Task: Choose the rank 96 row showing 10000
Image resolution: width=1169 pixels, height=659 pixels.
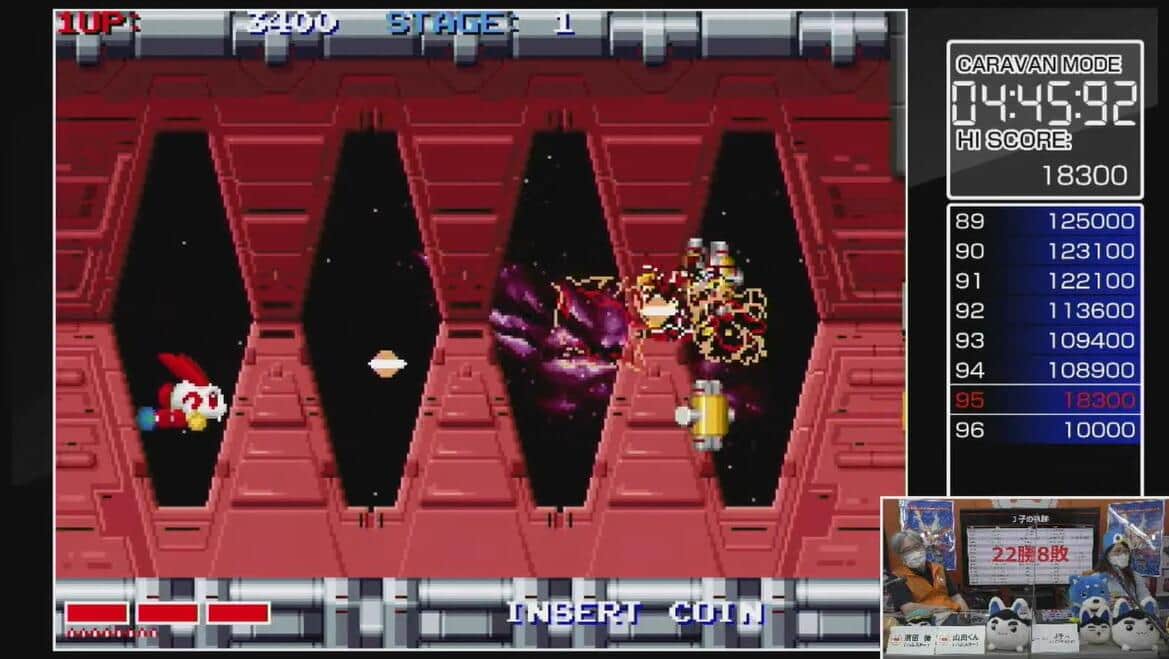Action: [1044, 430]
